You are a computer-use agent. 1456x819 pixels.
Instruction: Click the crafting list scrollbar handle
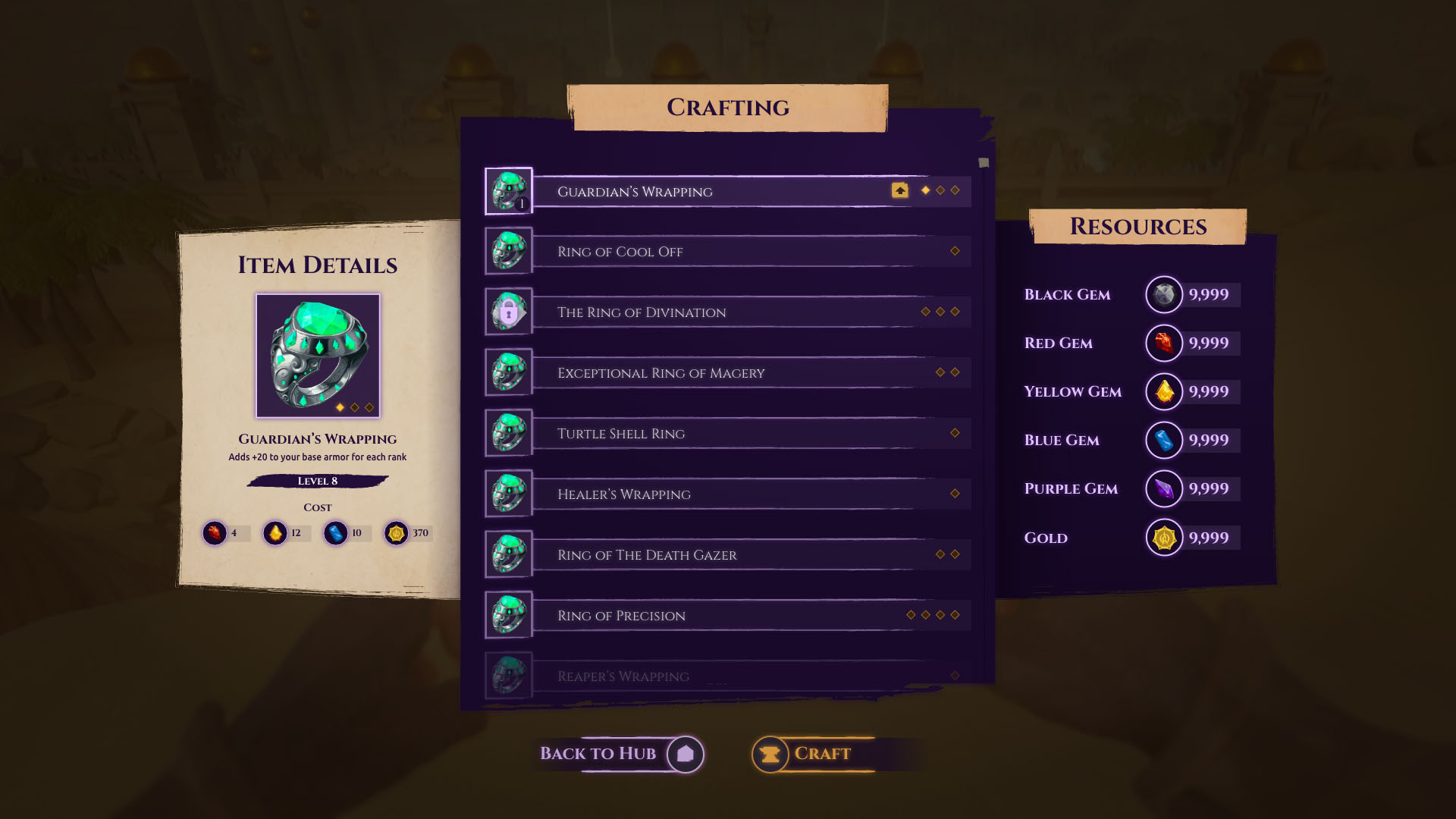984,163
